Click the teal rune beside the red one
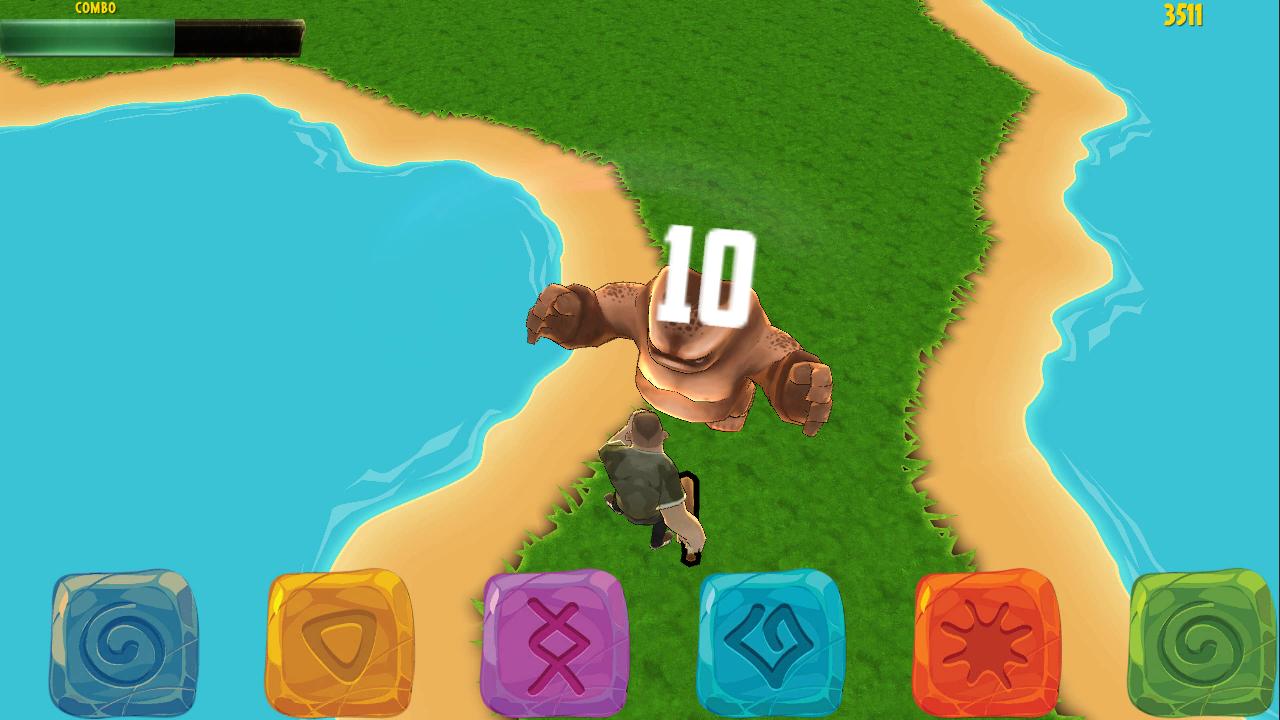Image resolution: width=1280 pixels, height=720 pixels. pyautogui.click(x=770, y=640)
